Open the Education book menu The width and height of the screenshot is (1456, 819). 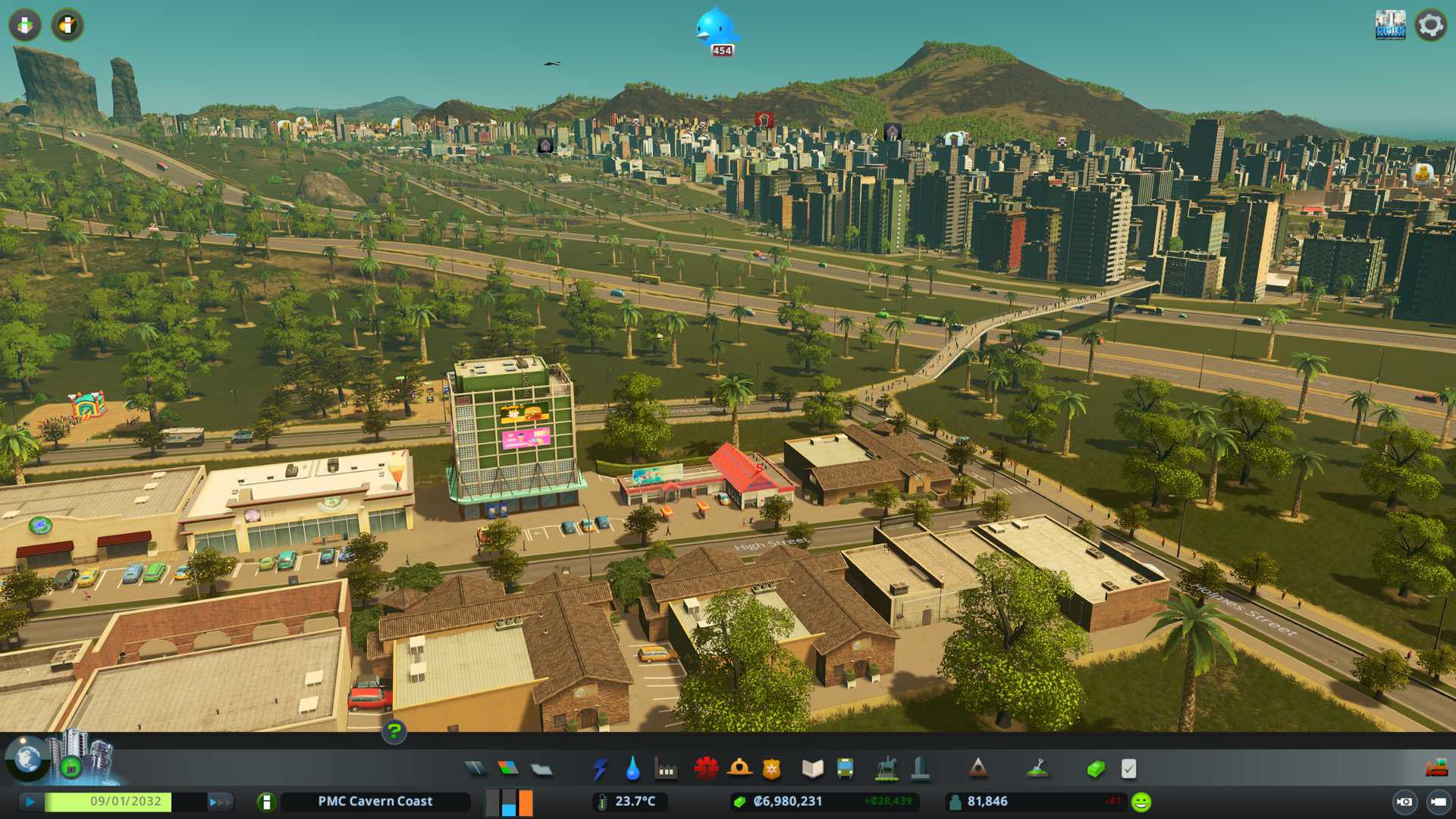(812, 769)
